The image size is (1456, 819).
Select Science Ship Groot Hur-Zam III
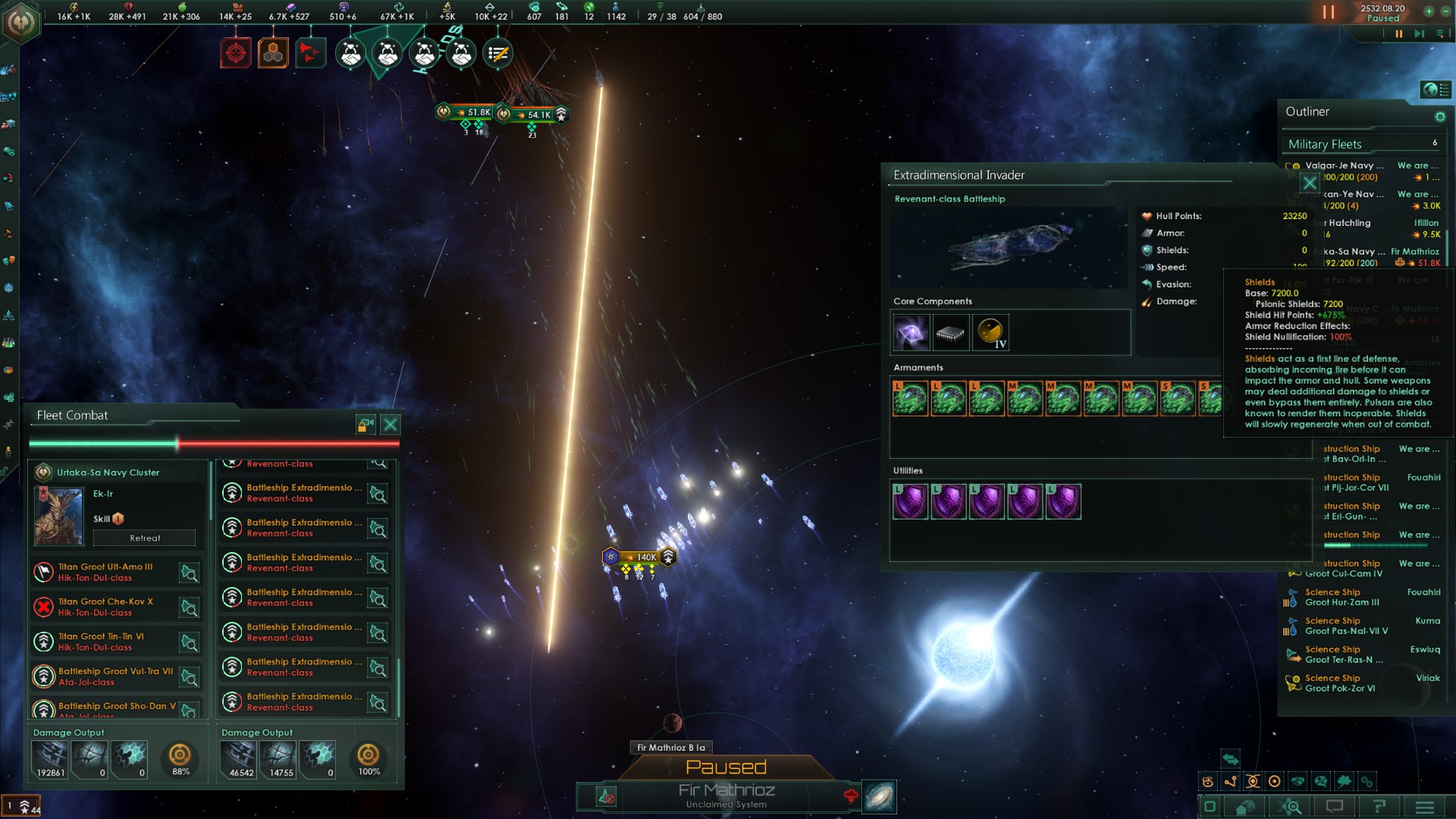tap(1341, 598)
